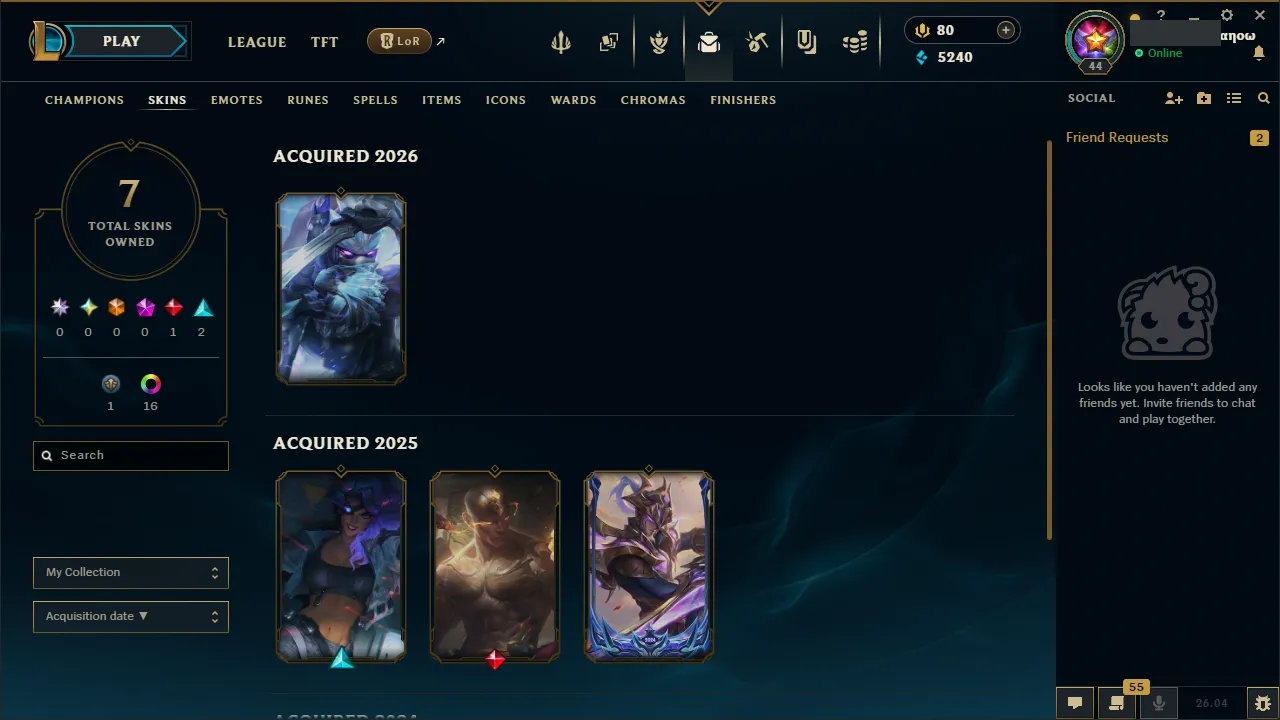Viewport: 1280px width, 720px height.
Task: Open the Store via the coin stack icon
Action: [855, 41]
